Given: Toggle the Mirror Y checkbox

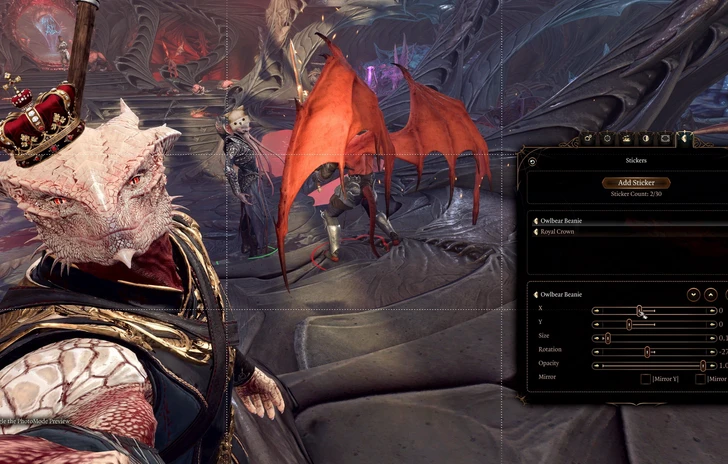Looking at the screenshot, I should click(646, 379).
